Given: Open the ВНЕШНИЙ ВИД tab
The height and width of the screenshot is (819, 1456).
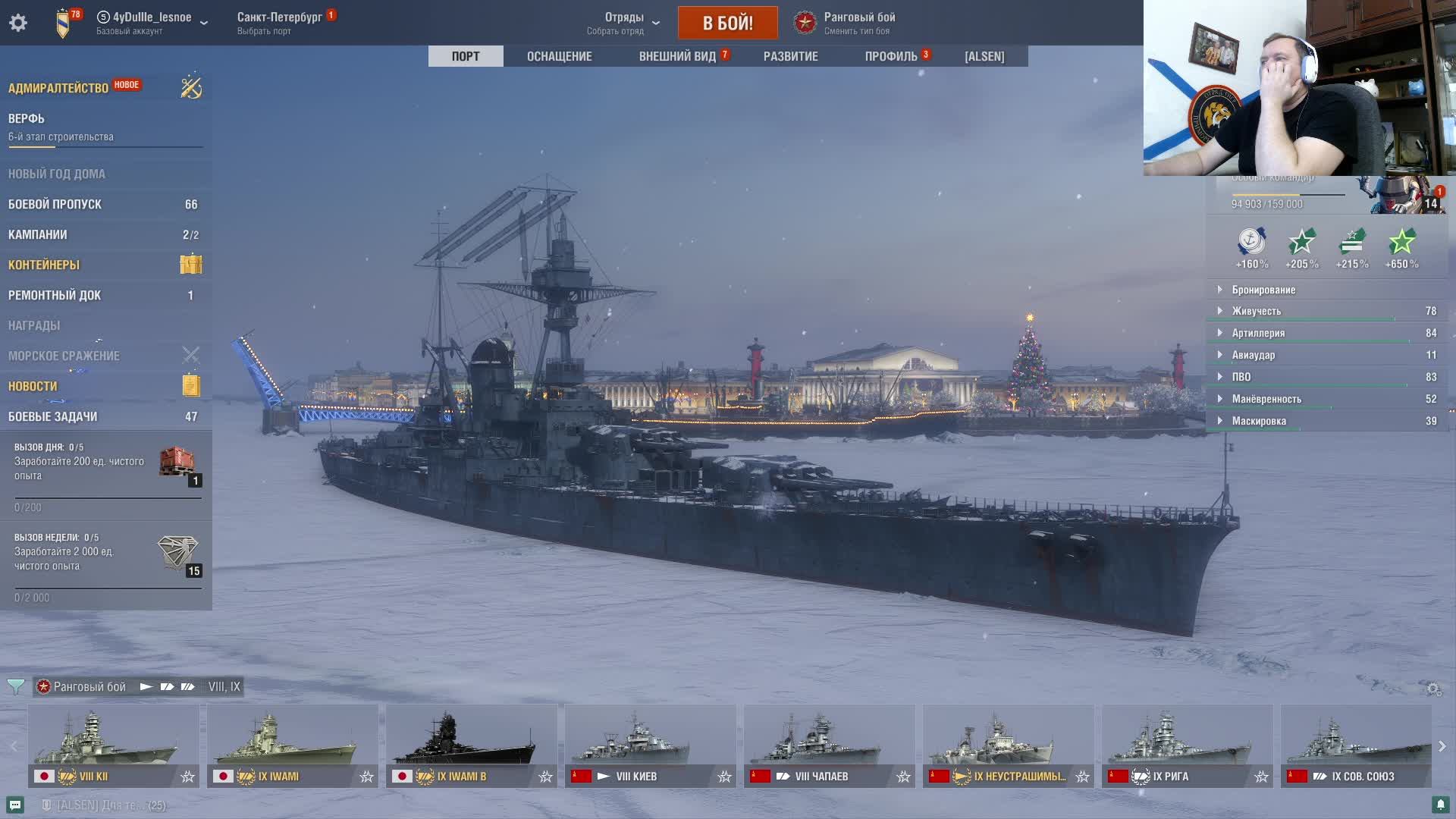Looking at the screenshot, I should click(677, 56).
